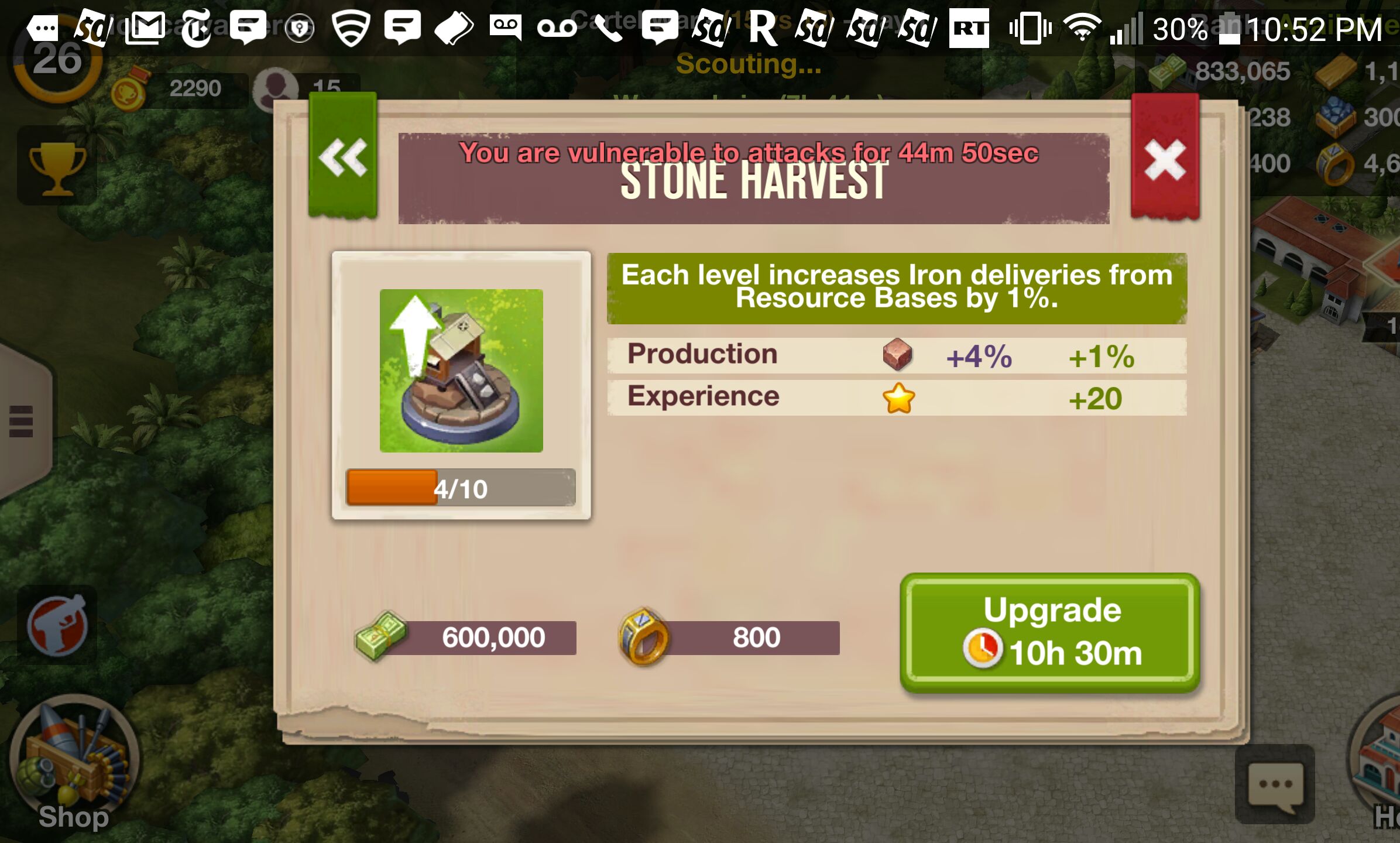This screenshot has width=1400, height=843.
Task: Tap the red pistol attack icon
Action: coord(57,625)
